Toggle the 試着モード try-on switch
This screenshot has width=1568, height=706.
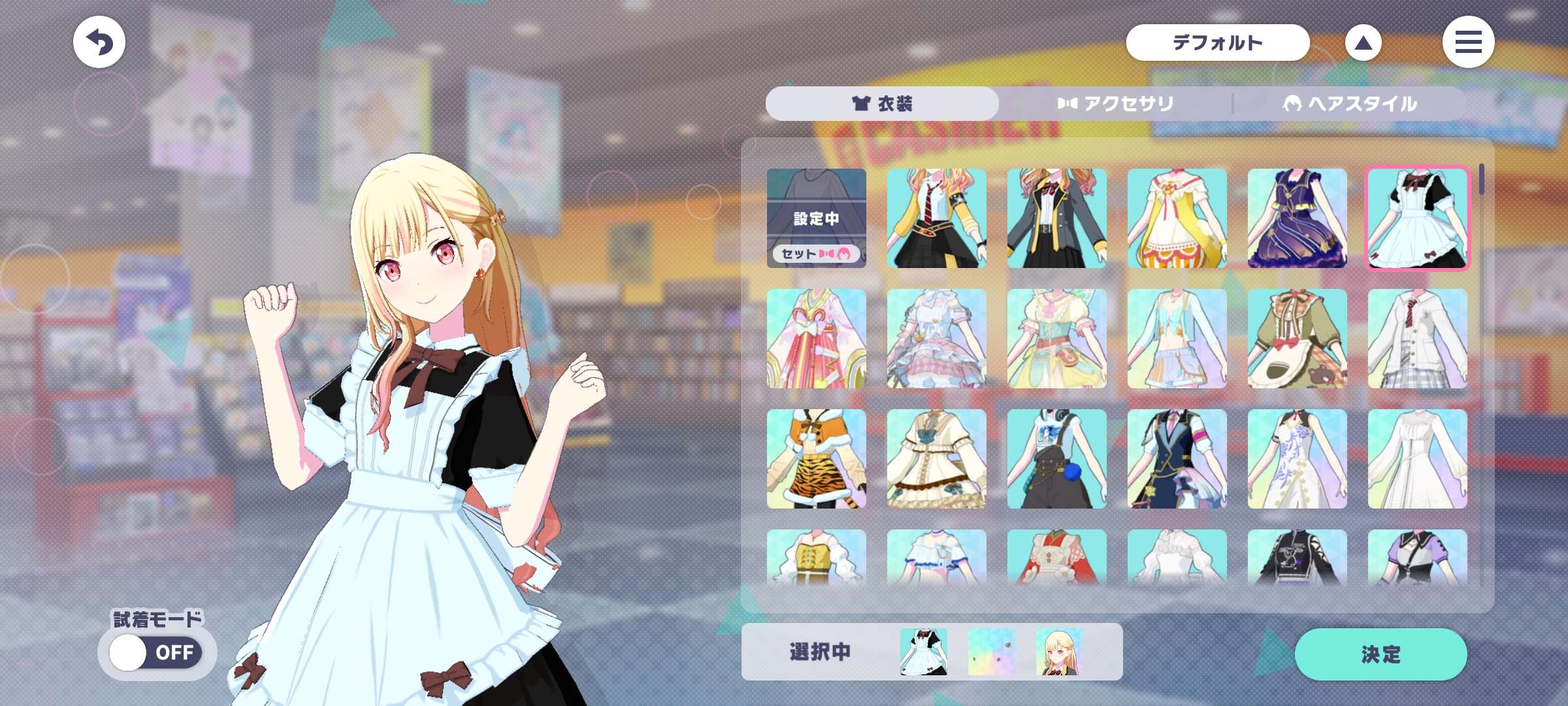pyautogui.click(x=155, y=652)
